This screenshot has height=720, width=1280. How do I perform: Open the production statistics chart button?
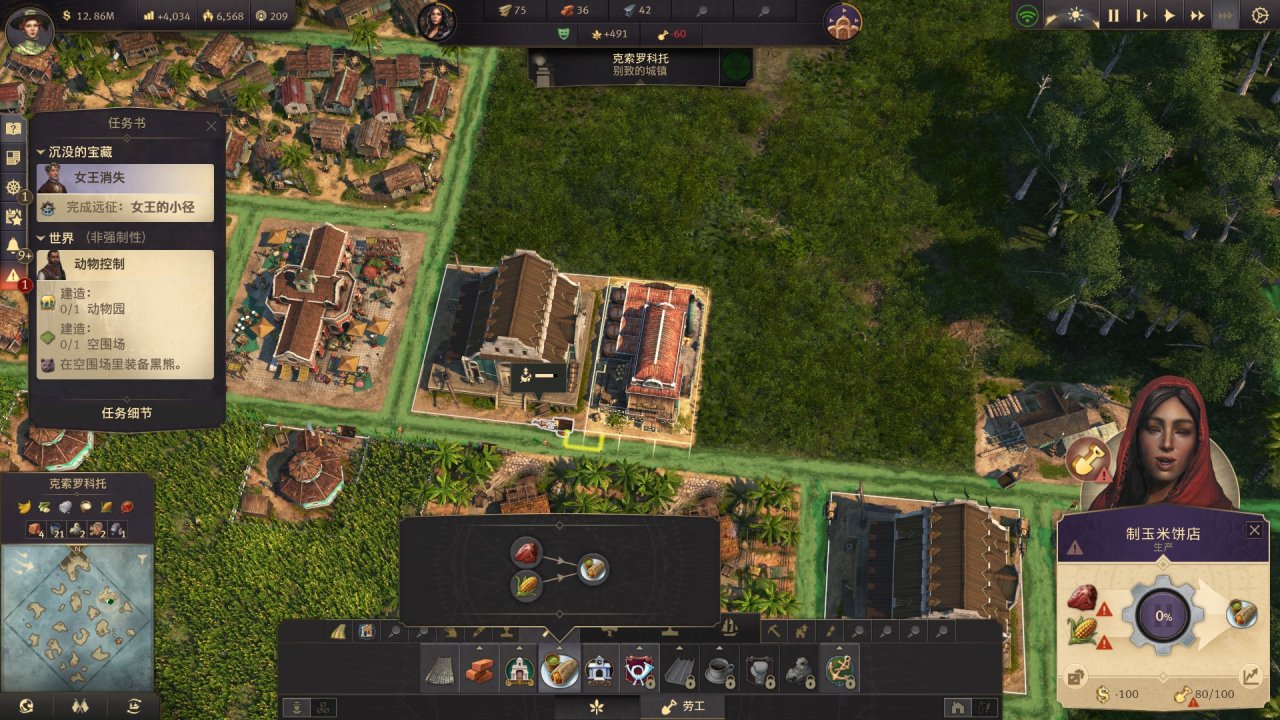coord(1250,677)
